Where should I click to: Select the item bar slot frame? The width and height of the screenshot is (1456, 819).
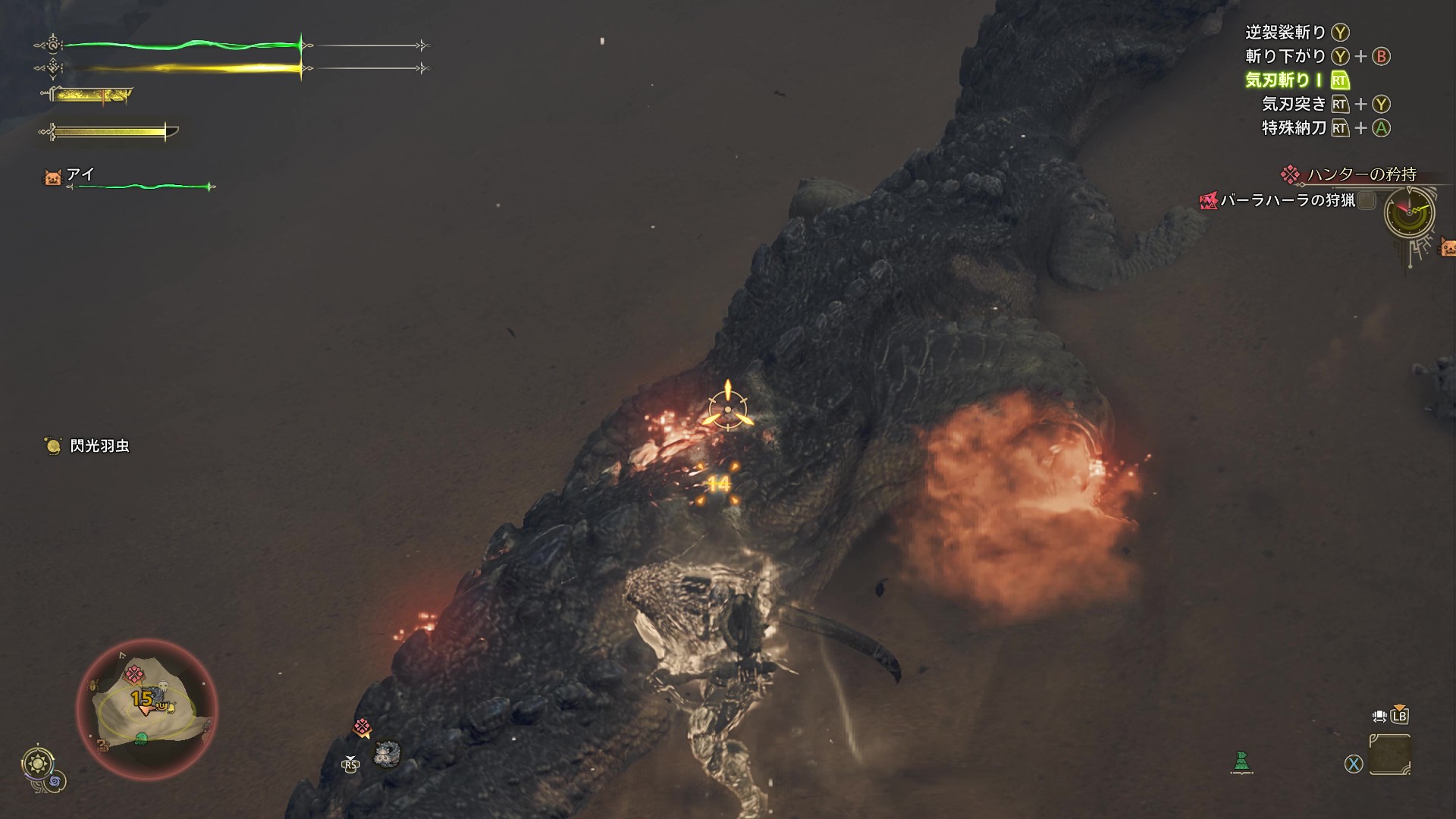pyautogui.click(x=1390, y=755)
